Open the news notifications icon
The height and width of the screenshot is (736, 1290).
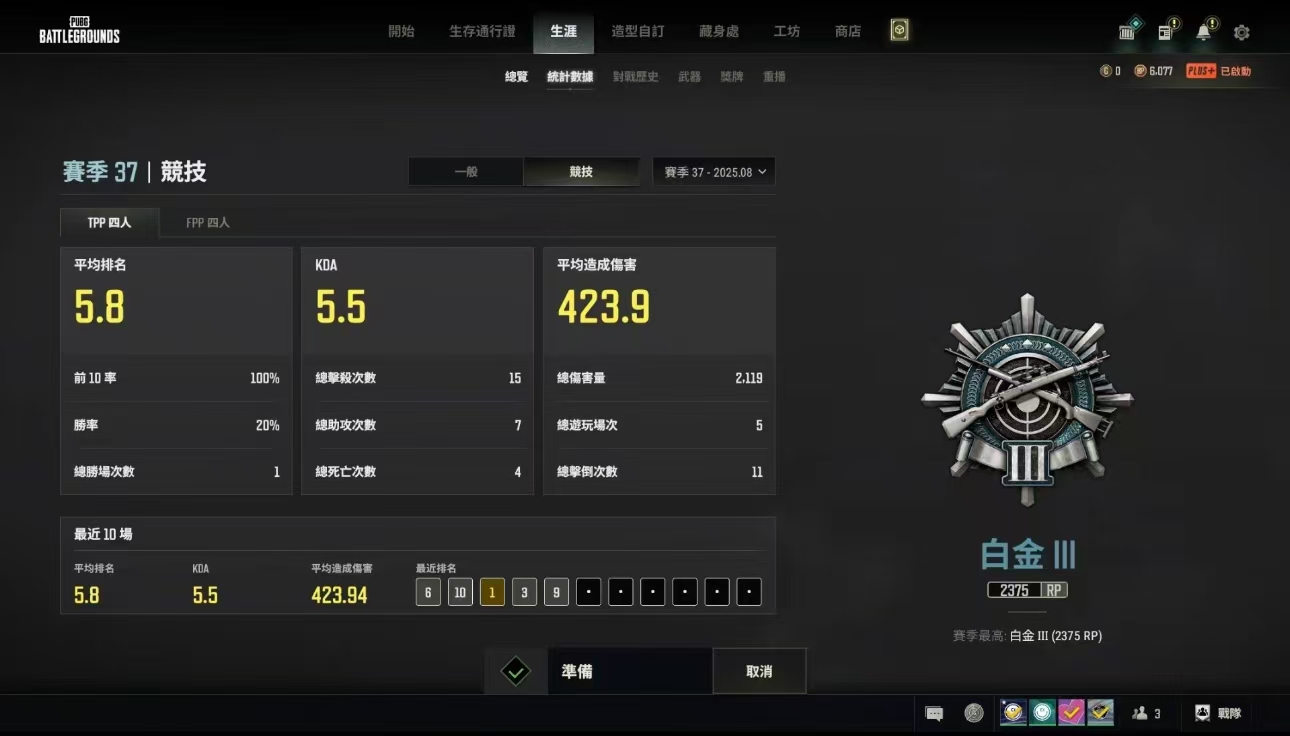1165,32
